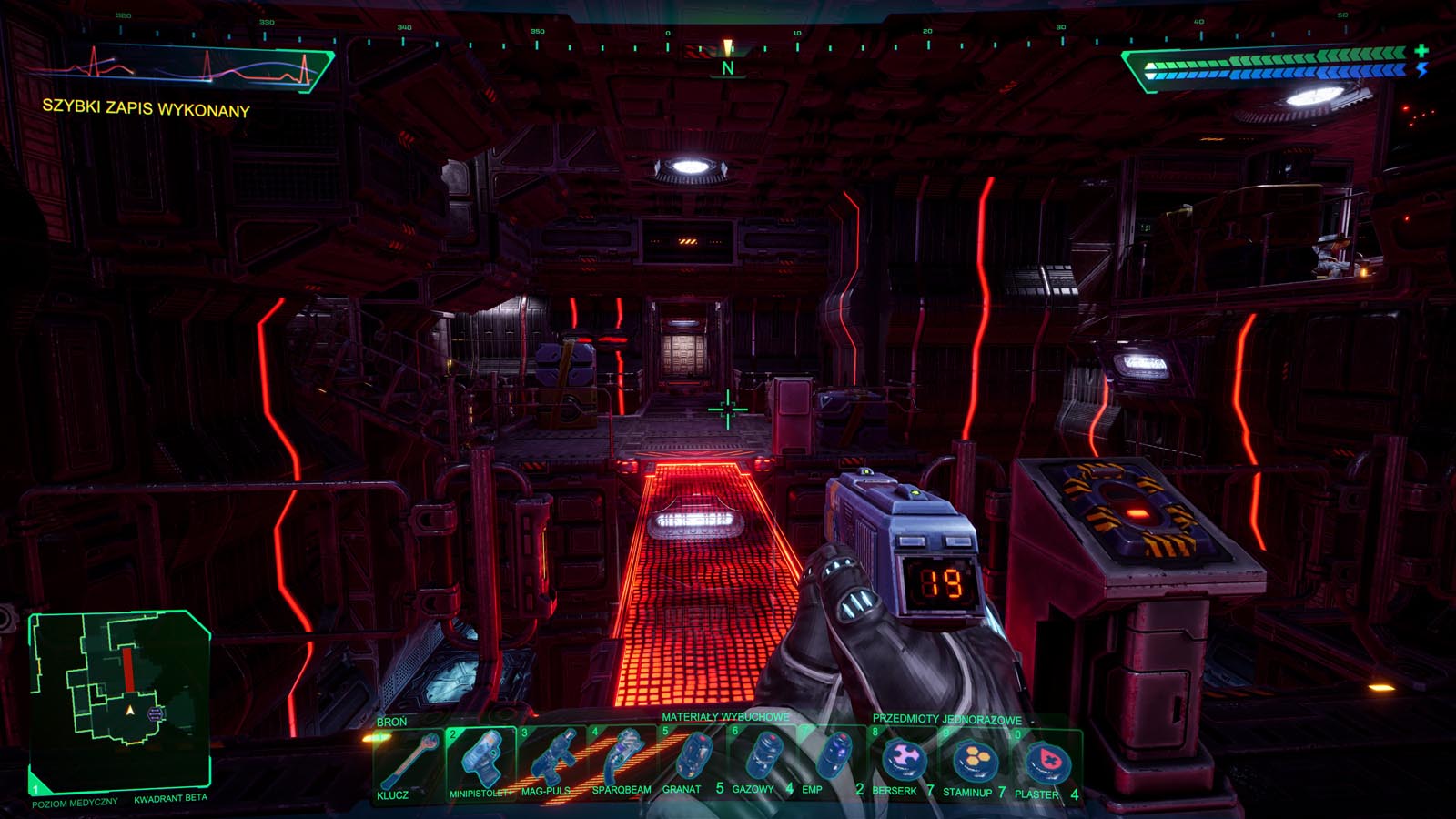Choose the Sparqbeam weapon slot
The image size is (1456, 819).
tap(622, 760)
